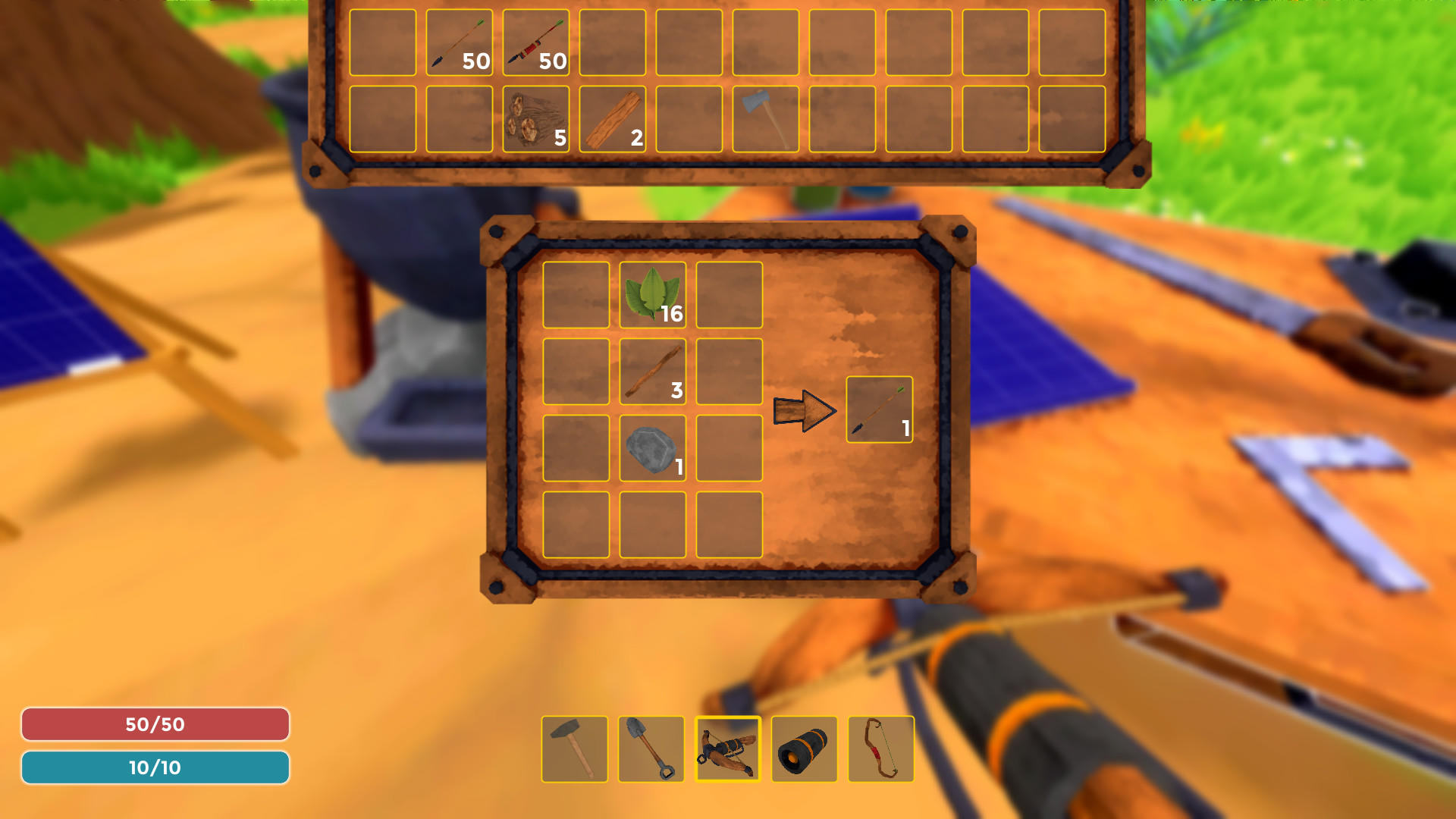Collect the crafted arrow from the output slot
1456x819 pixels.
coord(878,409)
